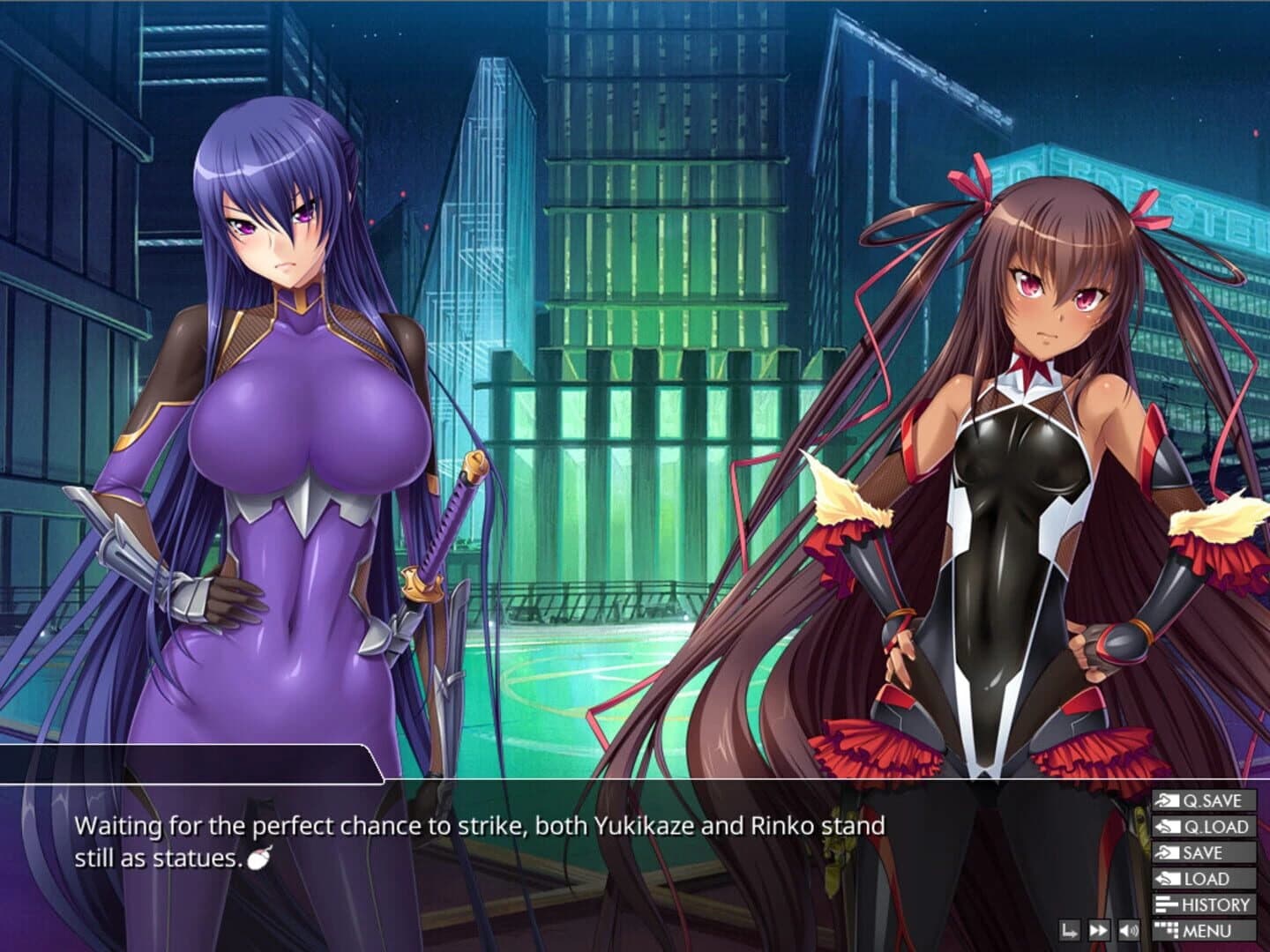Open the SAVE screen via its folder icon
The image size is (1270, 952).
[x=1167, y=853]
